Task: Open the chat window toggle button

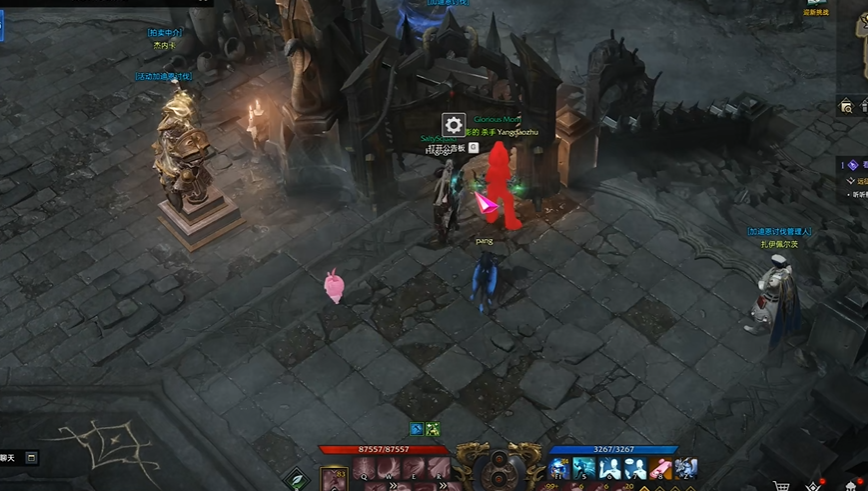Action: pos(31,457)
